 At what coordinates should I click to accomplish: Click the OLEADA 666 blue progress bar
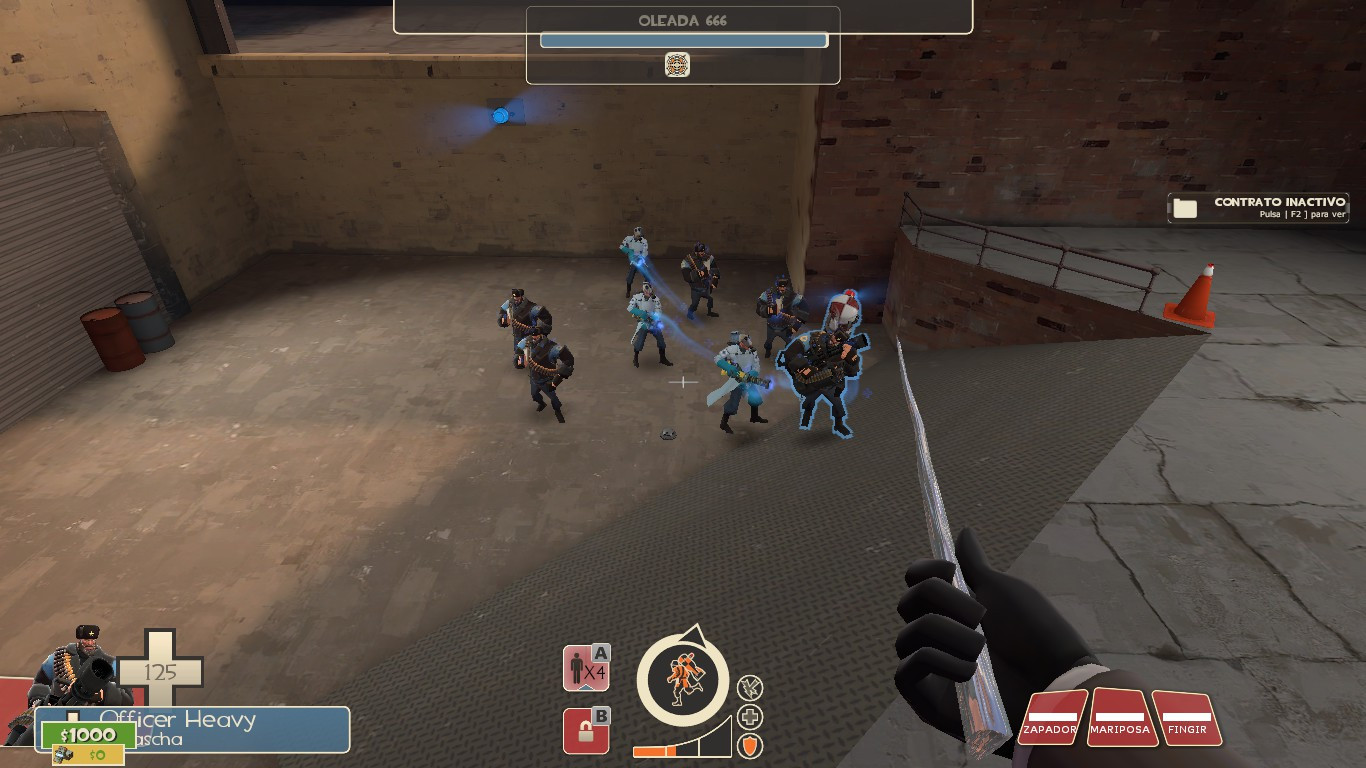[683, 39]
